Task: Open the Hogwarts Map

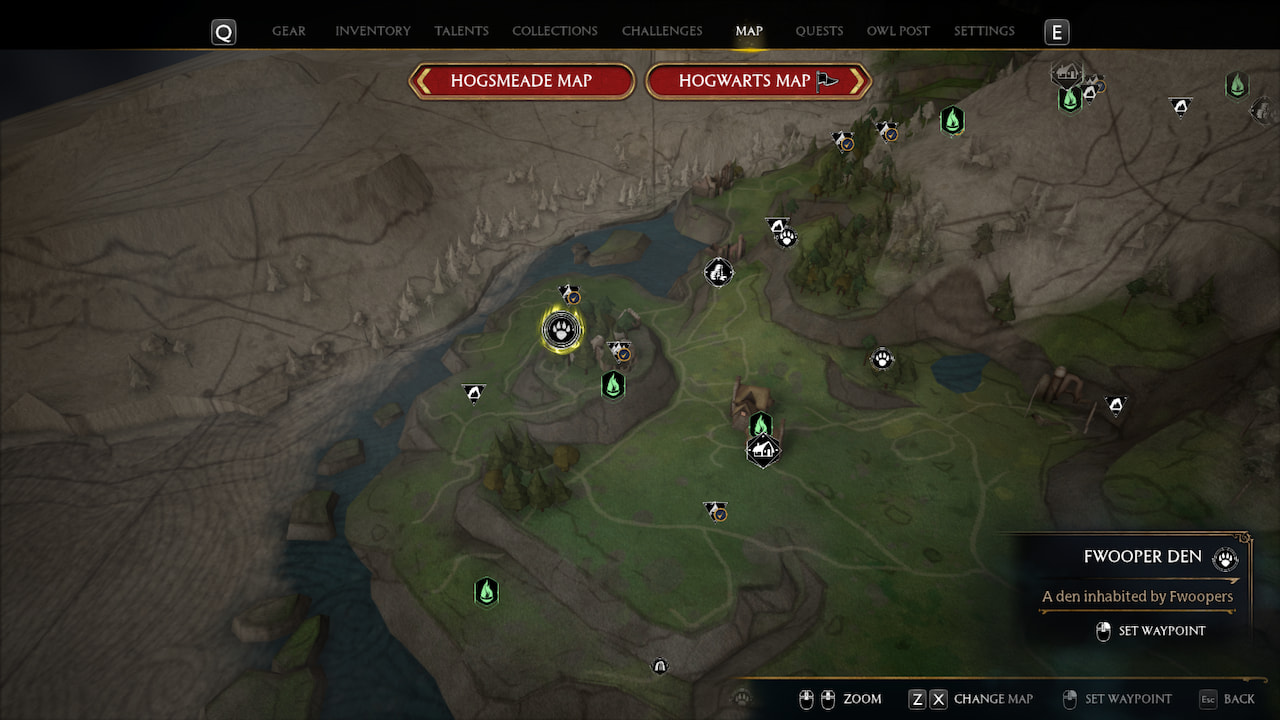Action: pos(758,81)
